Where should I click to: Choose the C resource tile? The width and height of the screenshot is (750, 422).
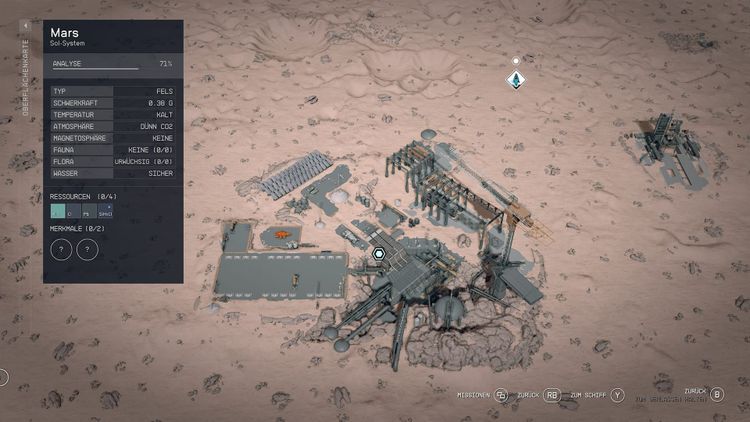(x=73, y=210)
